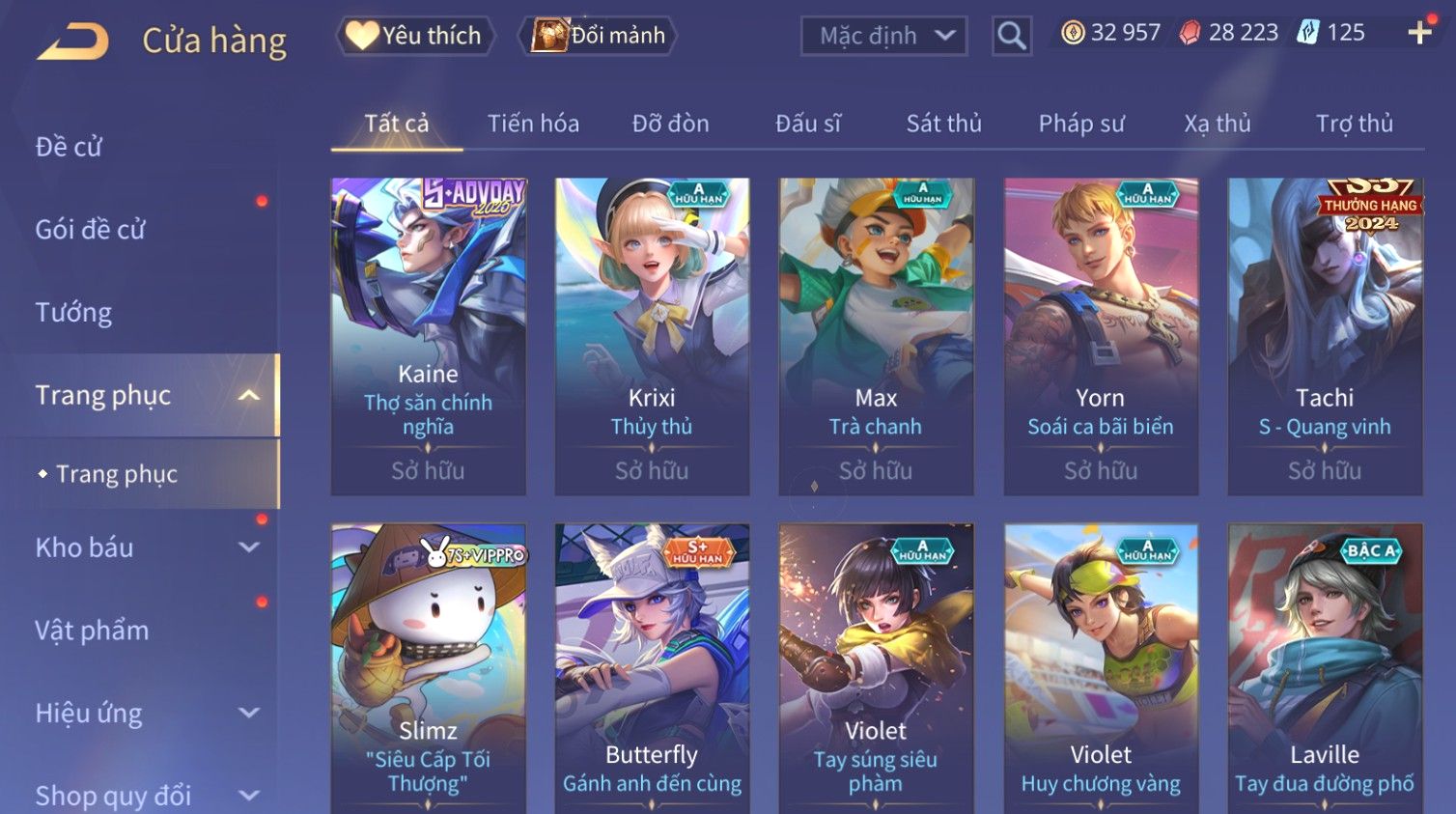Show the Sát thủ skins tab
The width and height of the screenshot is (1456, 814).
point(943,124)
